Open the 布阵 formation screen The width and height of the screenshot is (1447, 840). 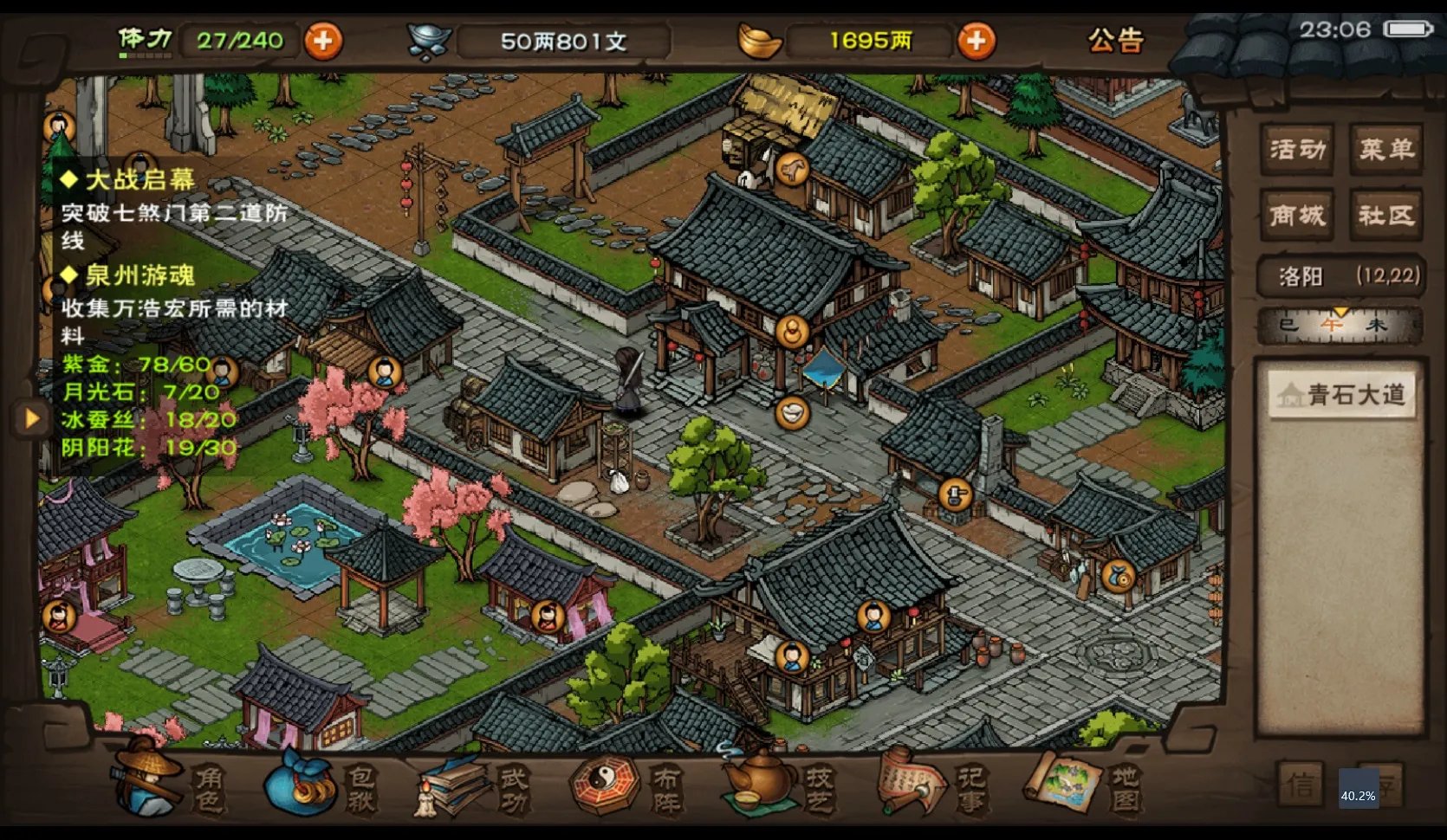click(x=626, y=785)
